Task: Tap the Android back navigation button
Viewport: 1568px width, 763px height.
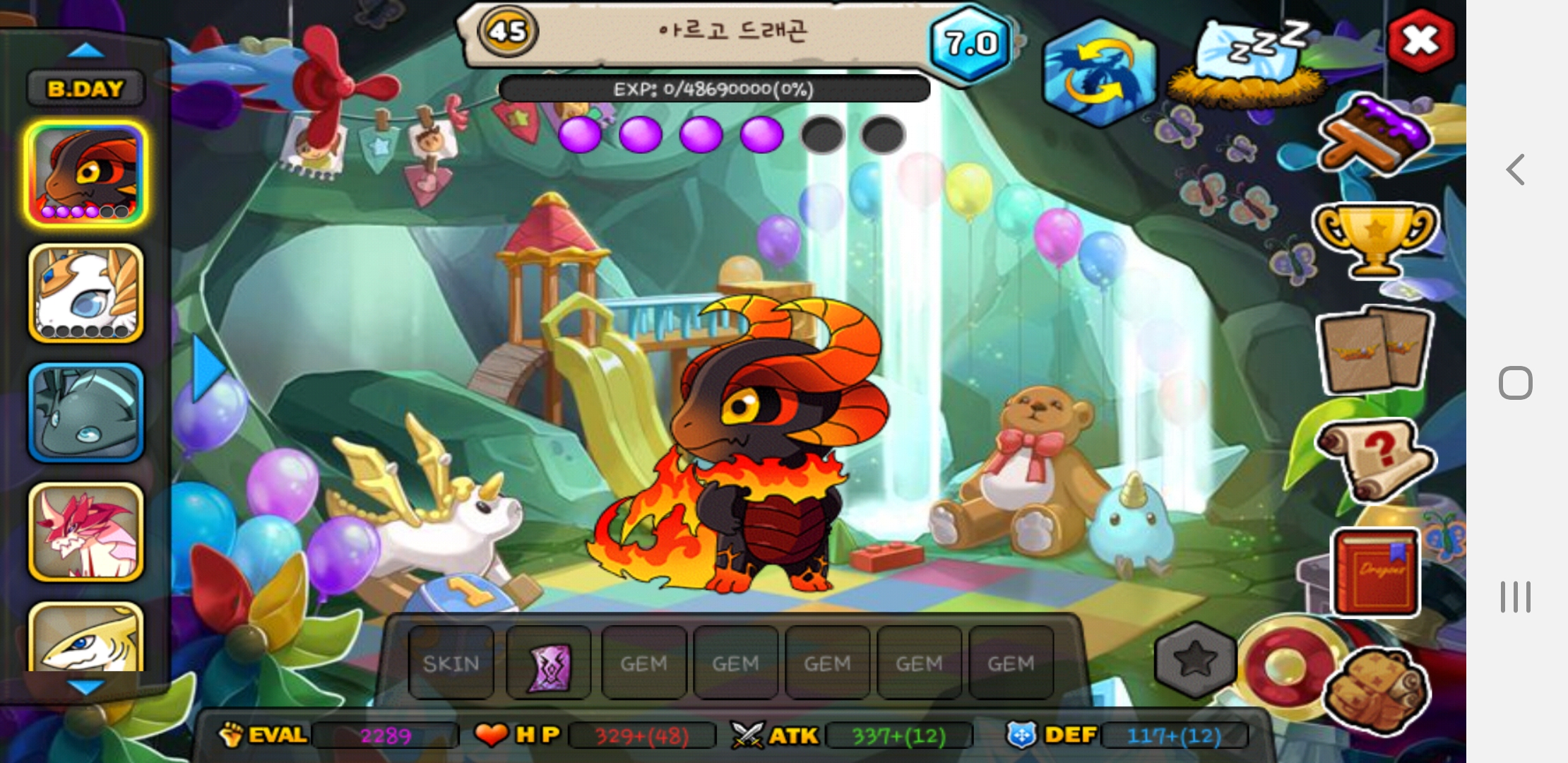Action: (1515, 170)
